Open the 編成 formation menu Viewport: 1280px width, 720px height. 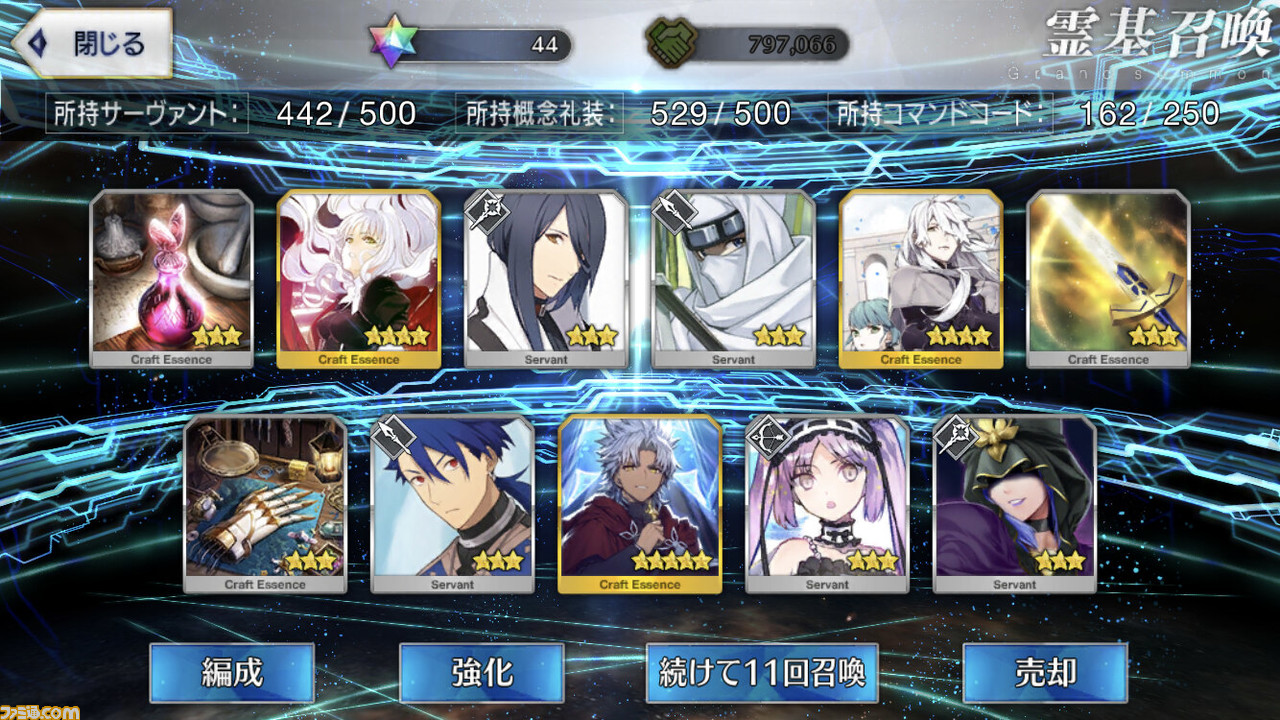pyautogui.click(x=231, y=672)
